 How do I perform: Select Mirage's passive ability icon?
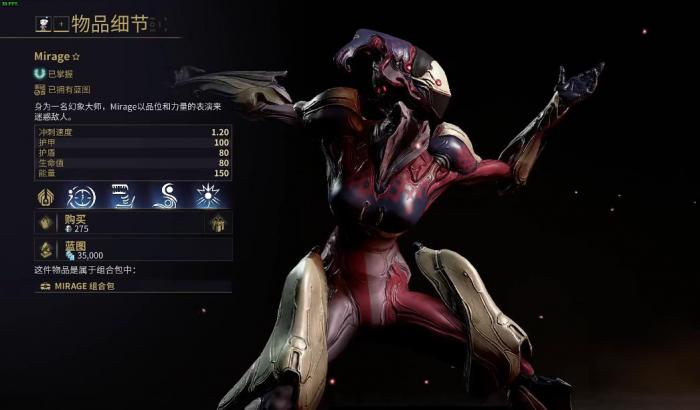47,195
